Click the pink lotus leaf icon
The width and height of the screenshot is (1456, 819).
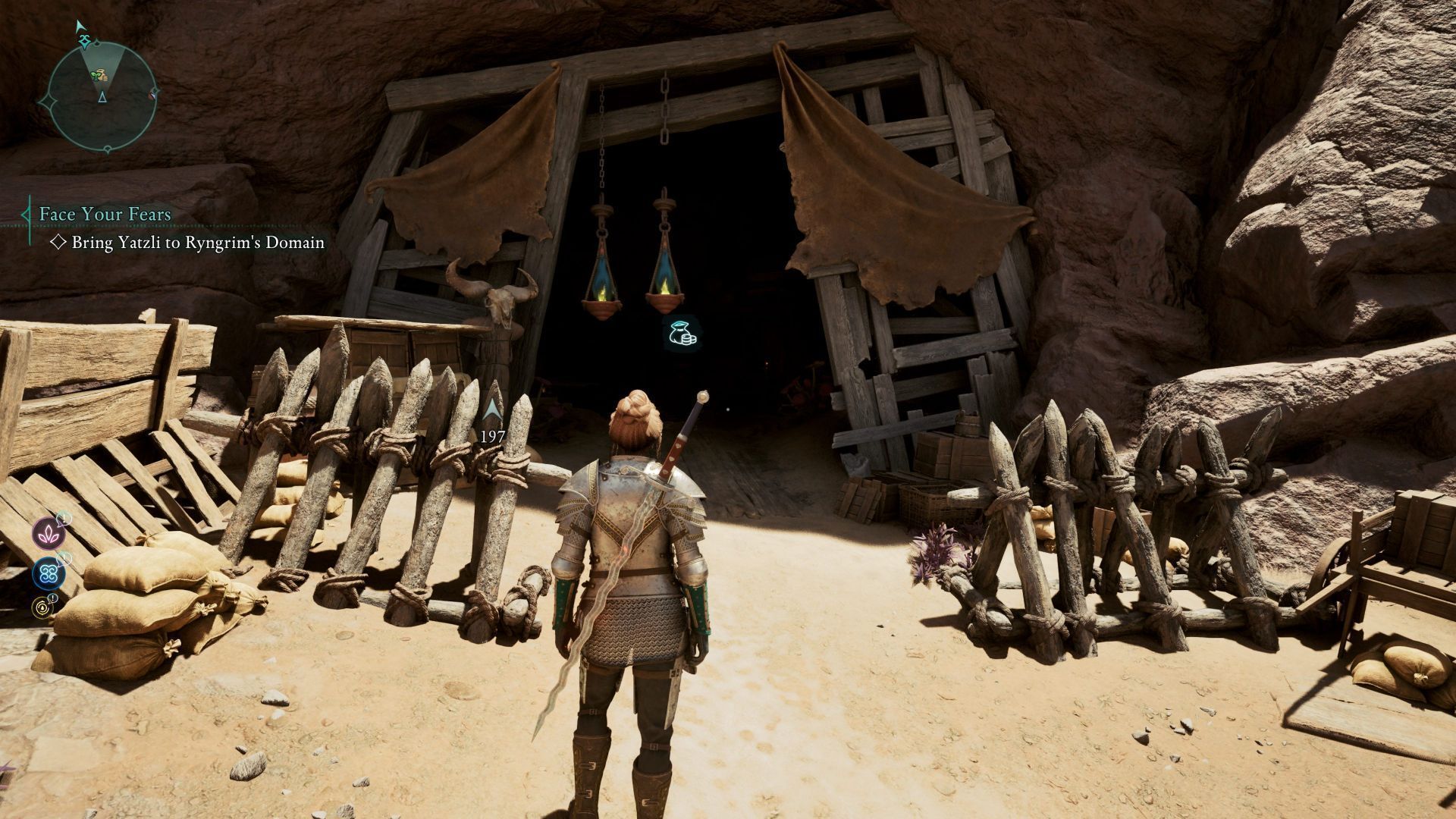pos(48,535)
